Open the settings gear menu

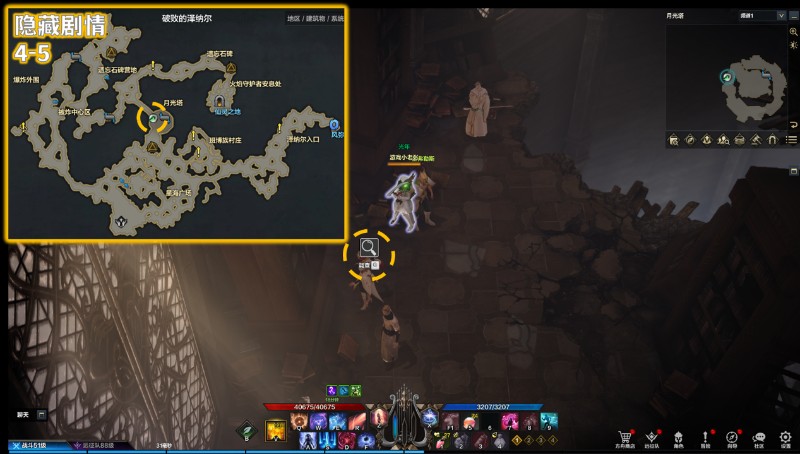(786, 438)
